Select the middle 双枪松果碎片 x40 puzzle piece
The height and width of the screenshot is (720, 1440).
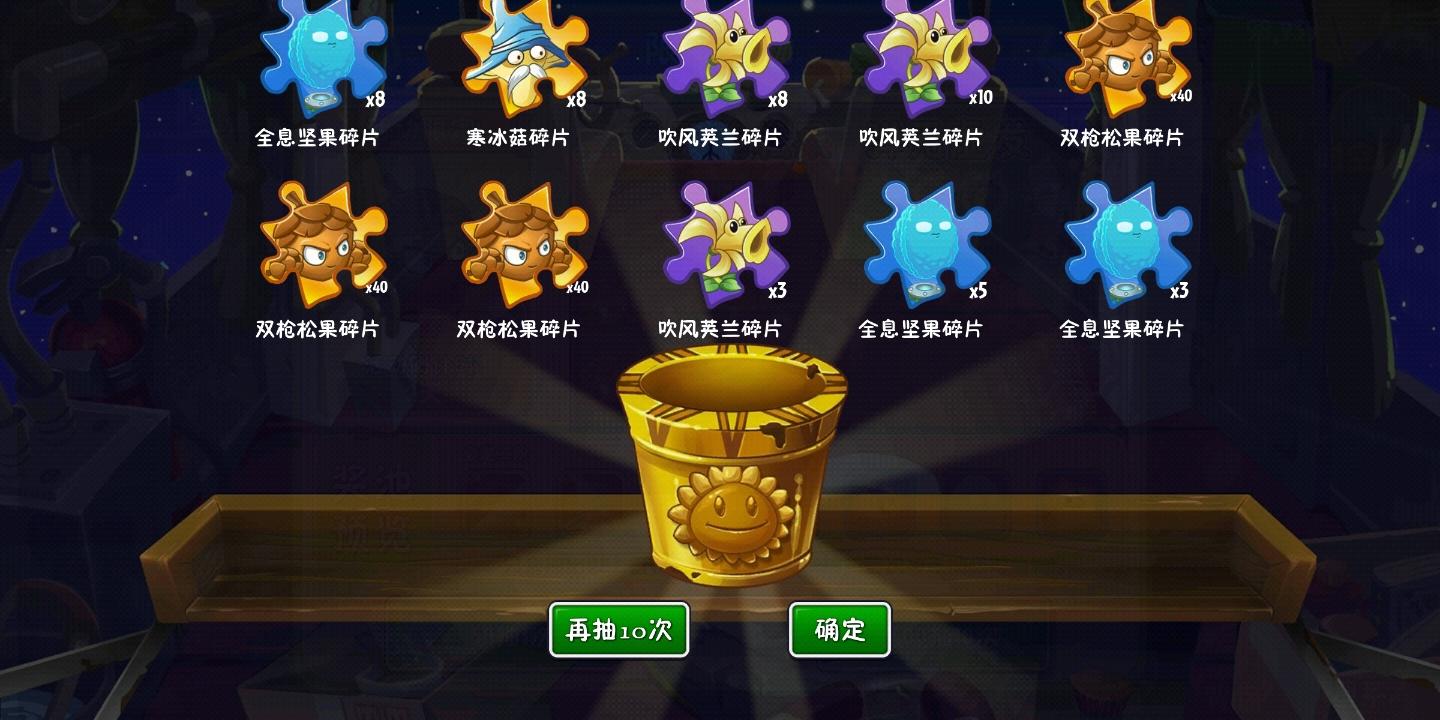(522, 245)
